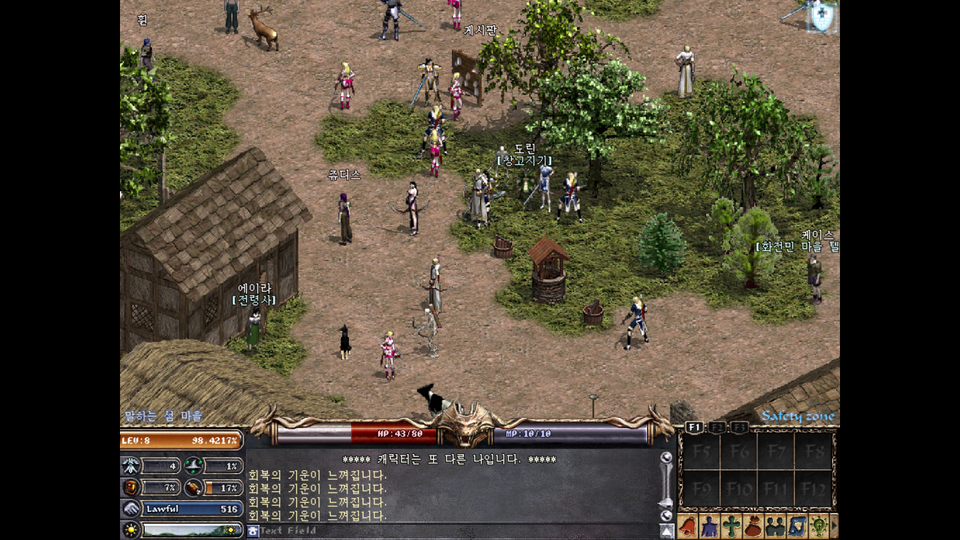Click the small icon left of Text Field
Viewport: 960px width, 540px height.
coord(253,531)
